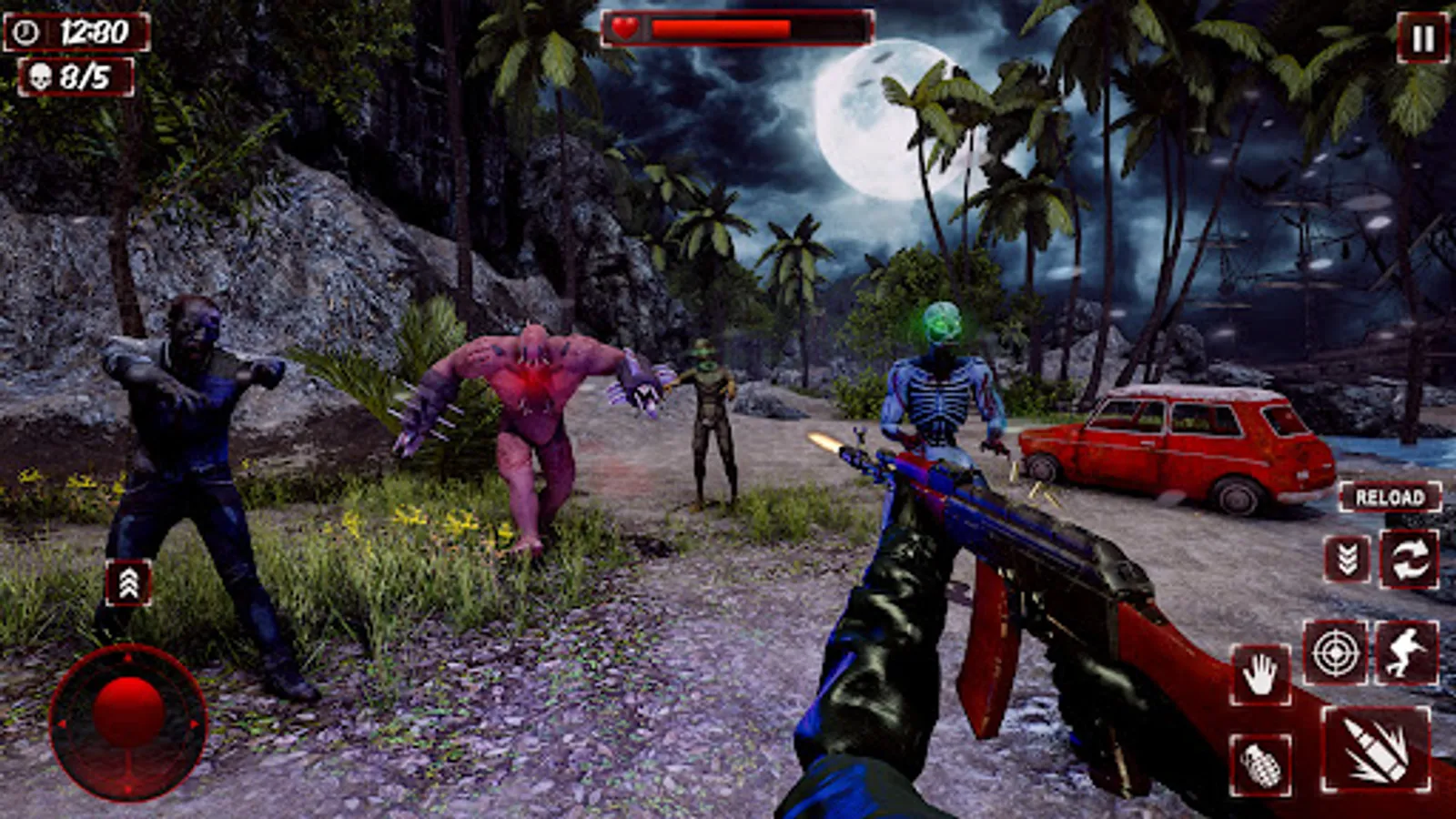The width and height of the screenshot is (1456, 819).
Task: Tap the downward chevrons button
Action: click(x=1348, y=559)
